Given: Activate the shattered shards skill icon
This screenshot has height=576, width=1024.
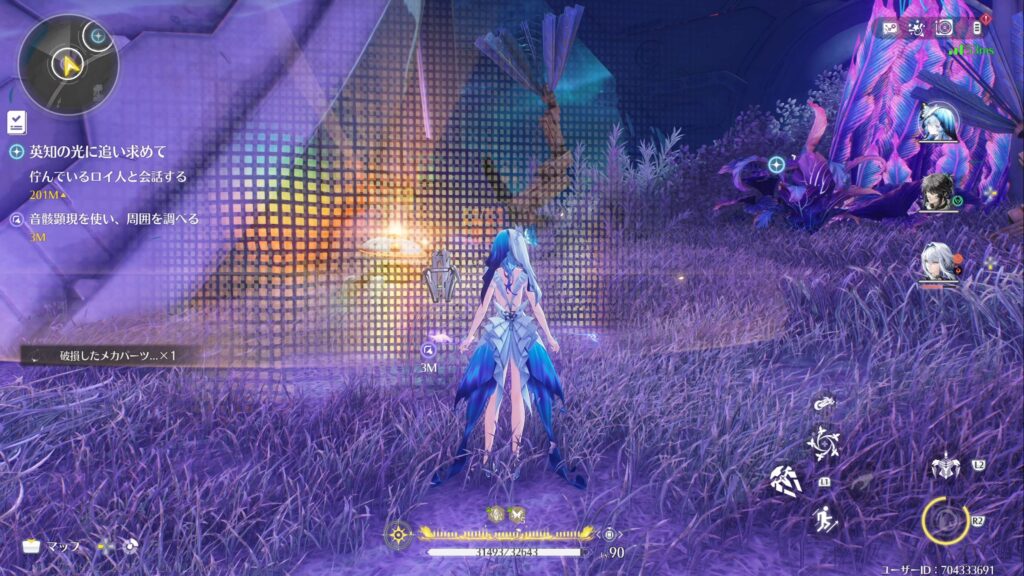Looking at the screenshot, I should click(785, 481).
